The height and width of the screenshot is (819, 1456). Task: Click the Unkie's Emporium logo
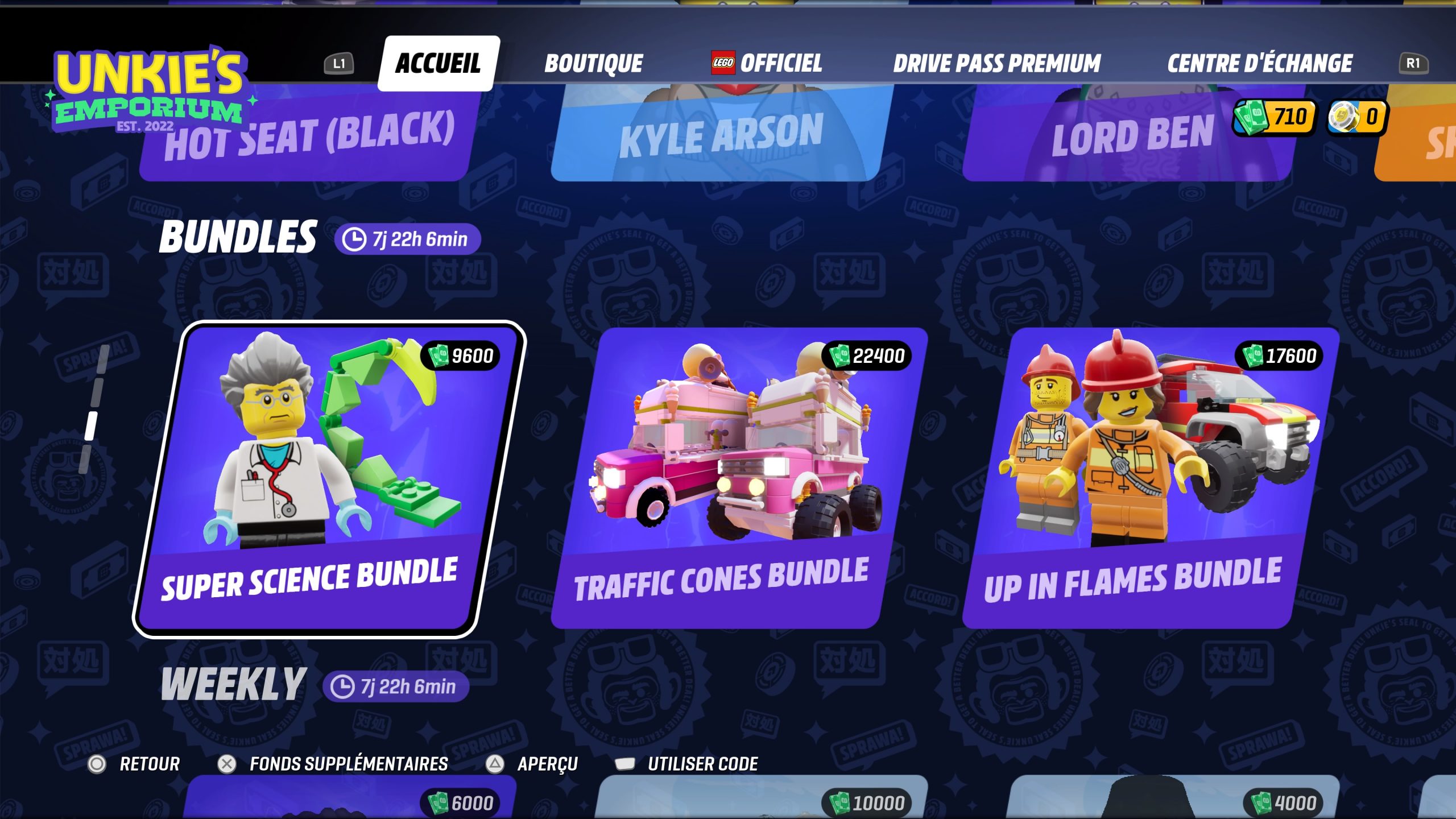point(149,88)
